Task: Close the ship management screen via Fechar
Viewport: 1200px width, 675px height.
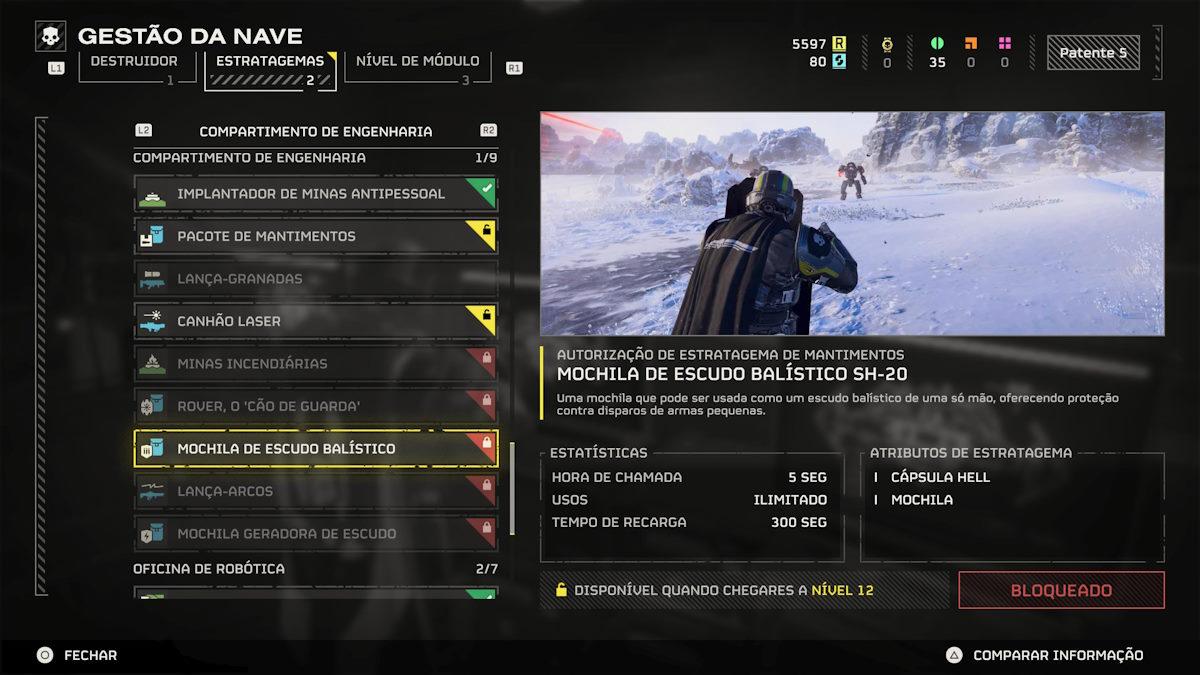Action: [x=78, y=655]
